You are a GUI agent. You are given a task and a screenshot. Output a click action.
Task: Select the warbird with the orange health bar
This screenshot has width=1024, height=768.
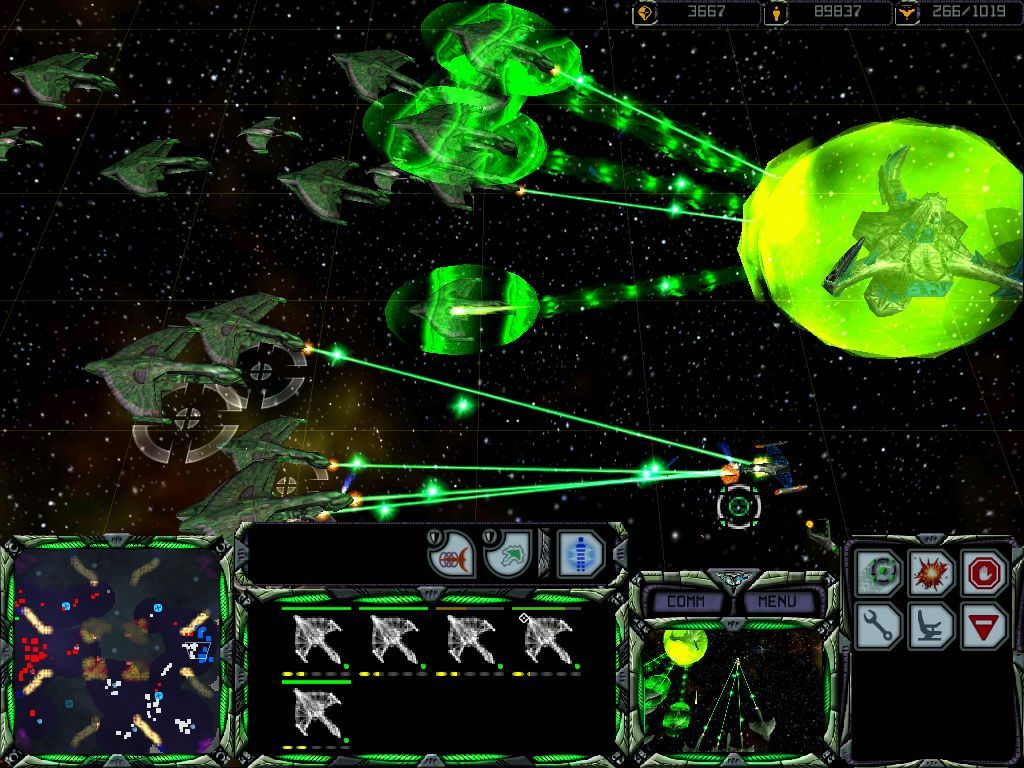(472, 640)
